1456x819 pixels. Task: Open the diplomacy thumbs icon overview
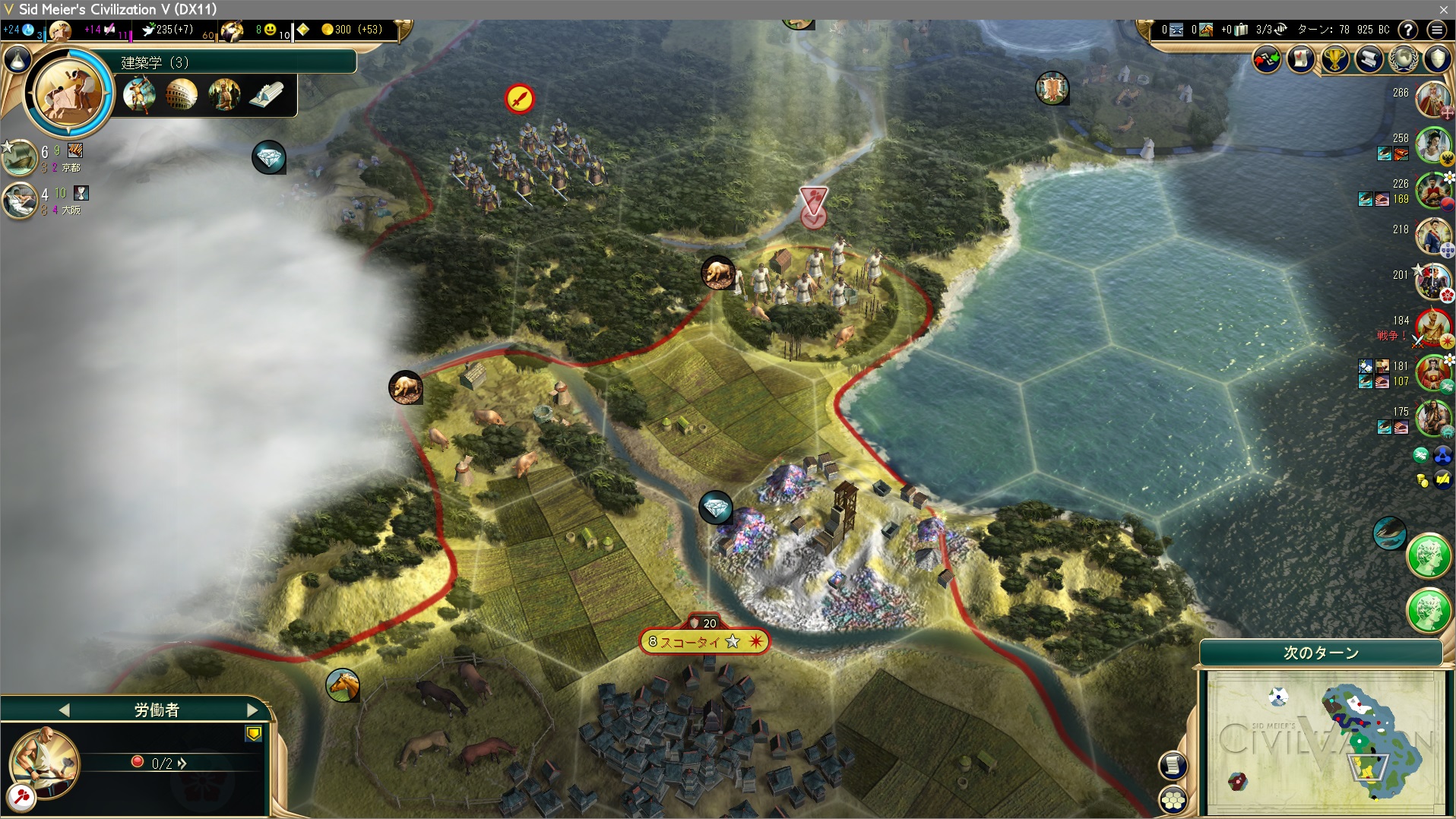tap(1267, 59)
